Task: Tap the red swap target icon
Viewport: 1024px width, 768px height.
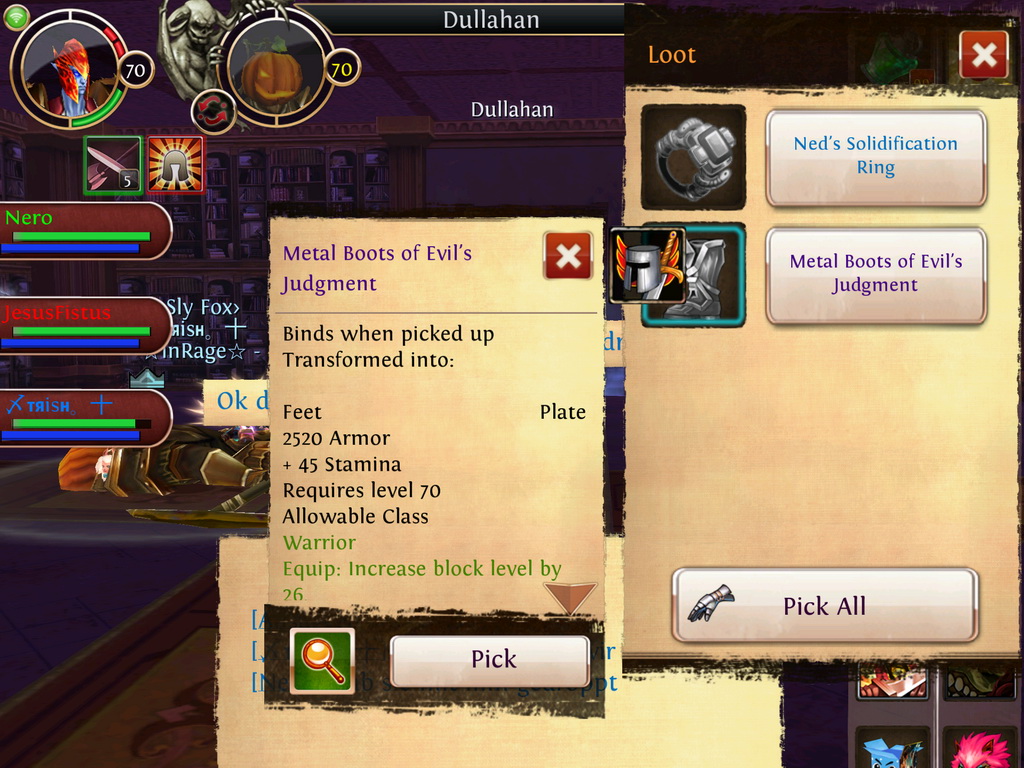Action: [x=213, y=111]
